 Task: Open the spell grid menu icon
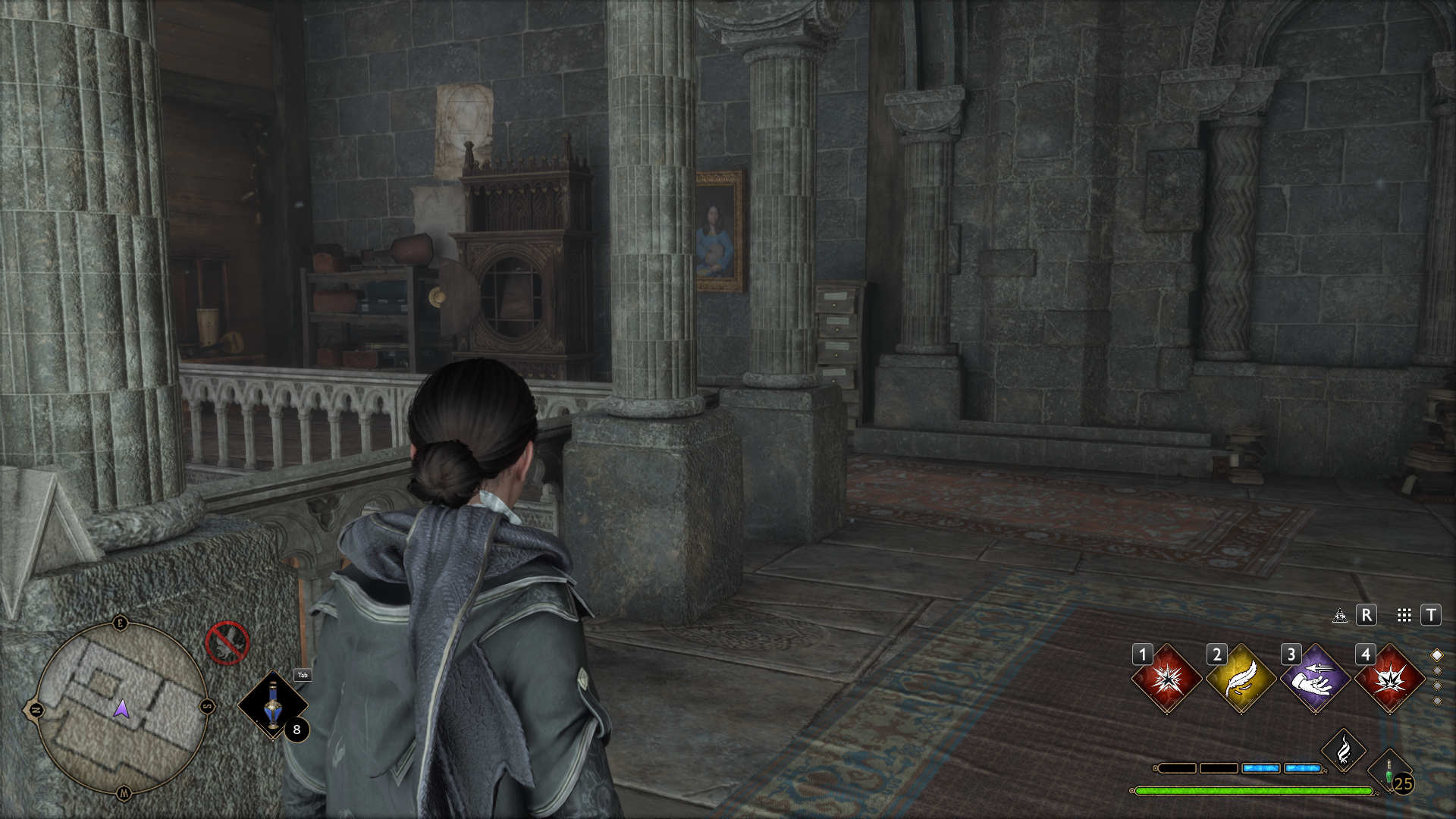(x=1404, y=616)
